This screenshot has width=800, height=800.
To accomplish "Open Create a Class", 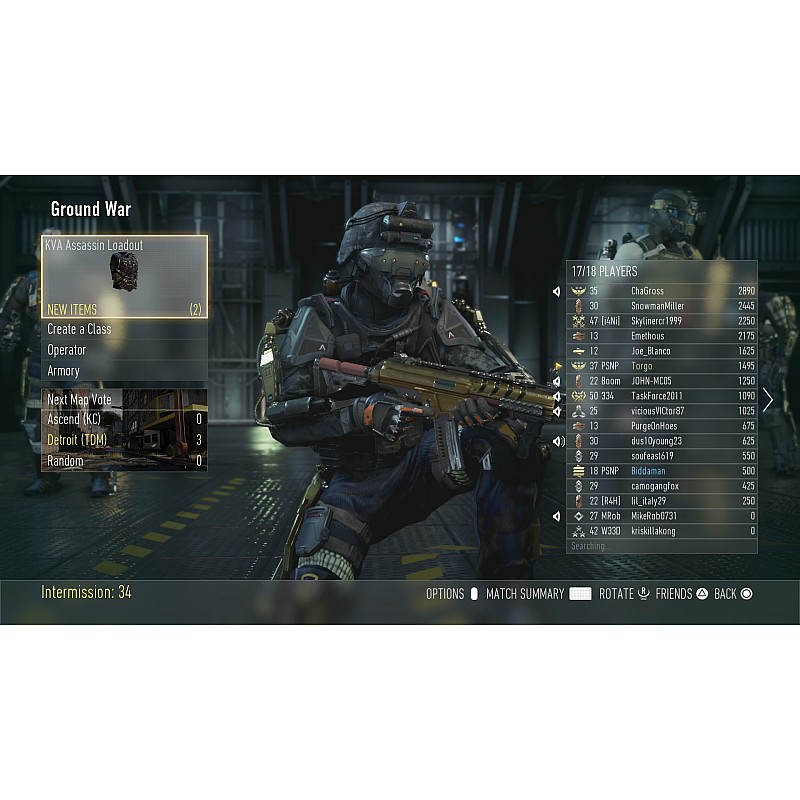I will pos(124,329).
